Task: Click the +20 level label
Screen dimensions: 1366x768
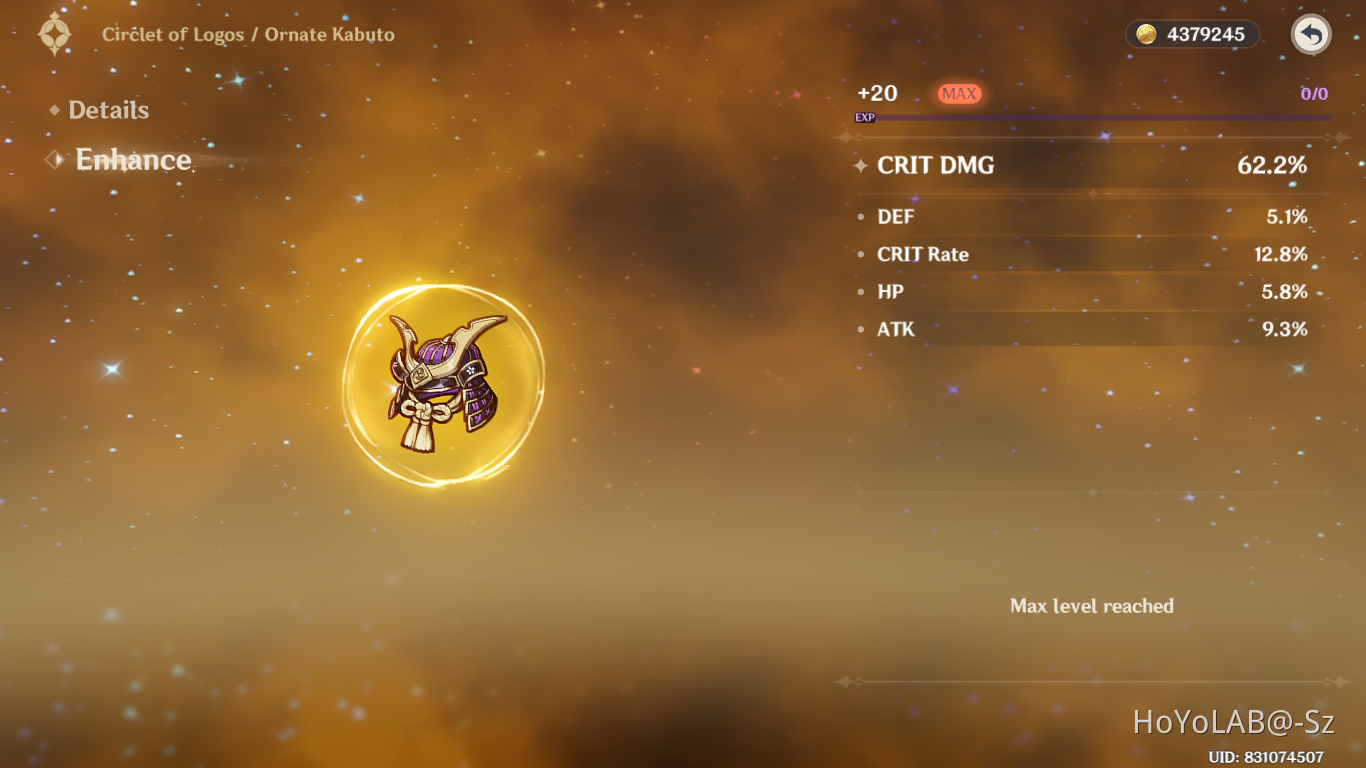Action: (877, 93)
